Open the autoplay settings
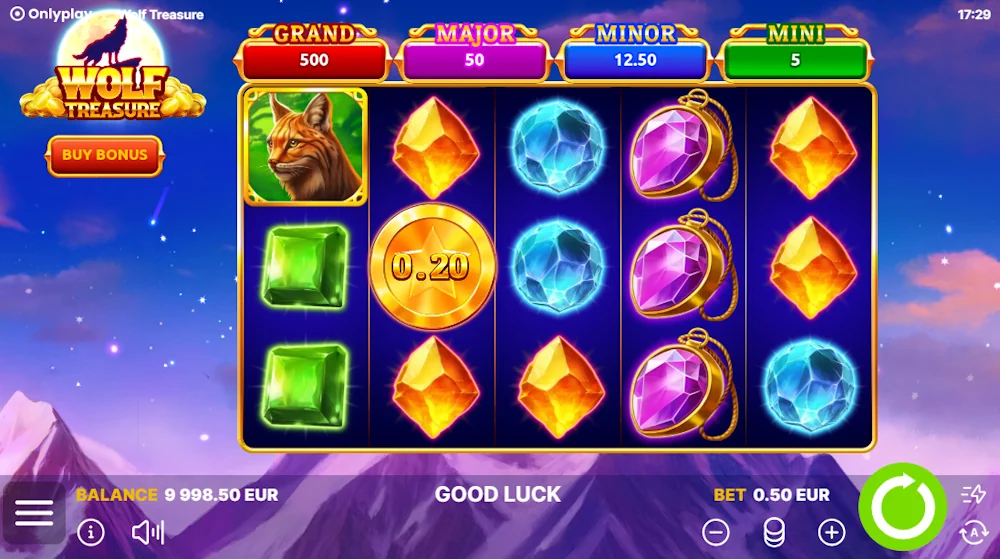This screenshot has height=559, width=1000. pyautogui.click(x=973, y=532)
